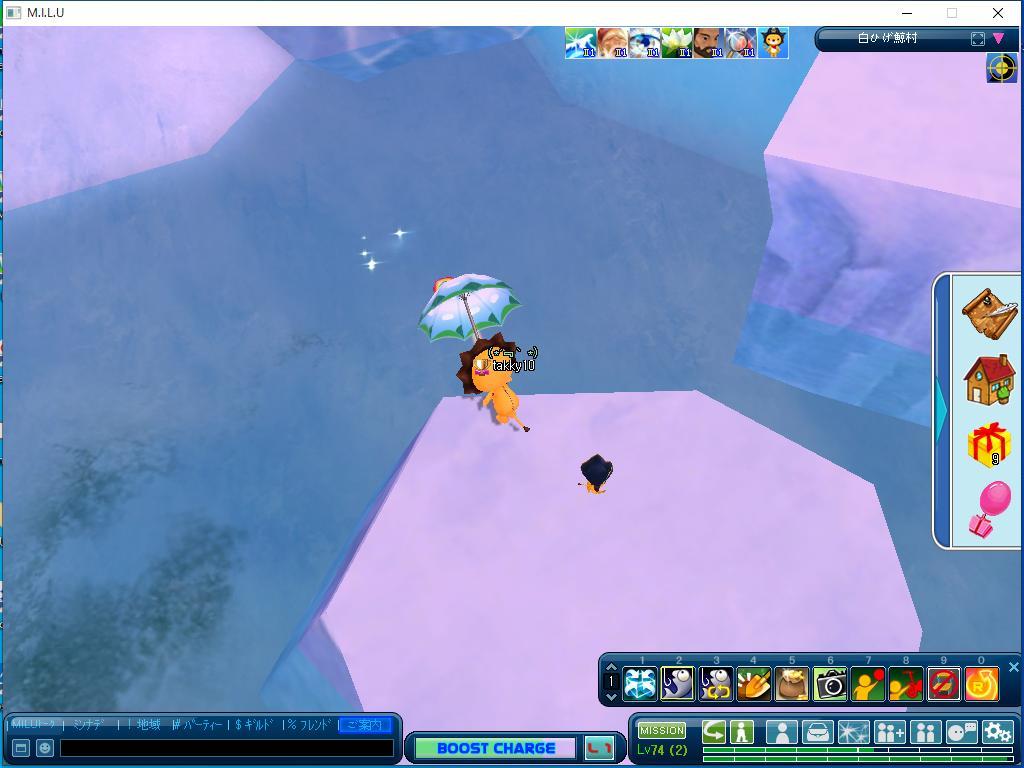The image size is (1024, 768).
Task: Close the skill hotbar
Action: pyautogui.click(x=1013, y=667)
